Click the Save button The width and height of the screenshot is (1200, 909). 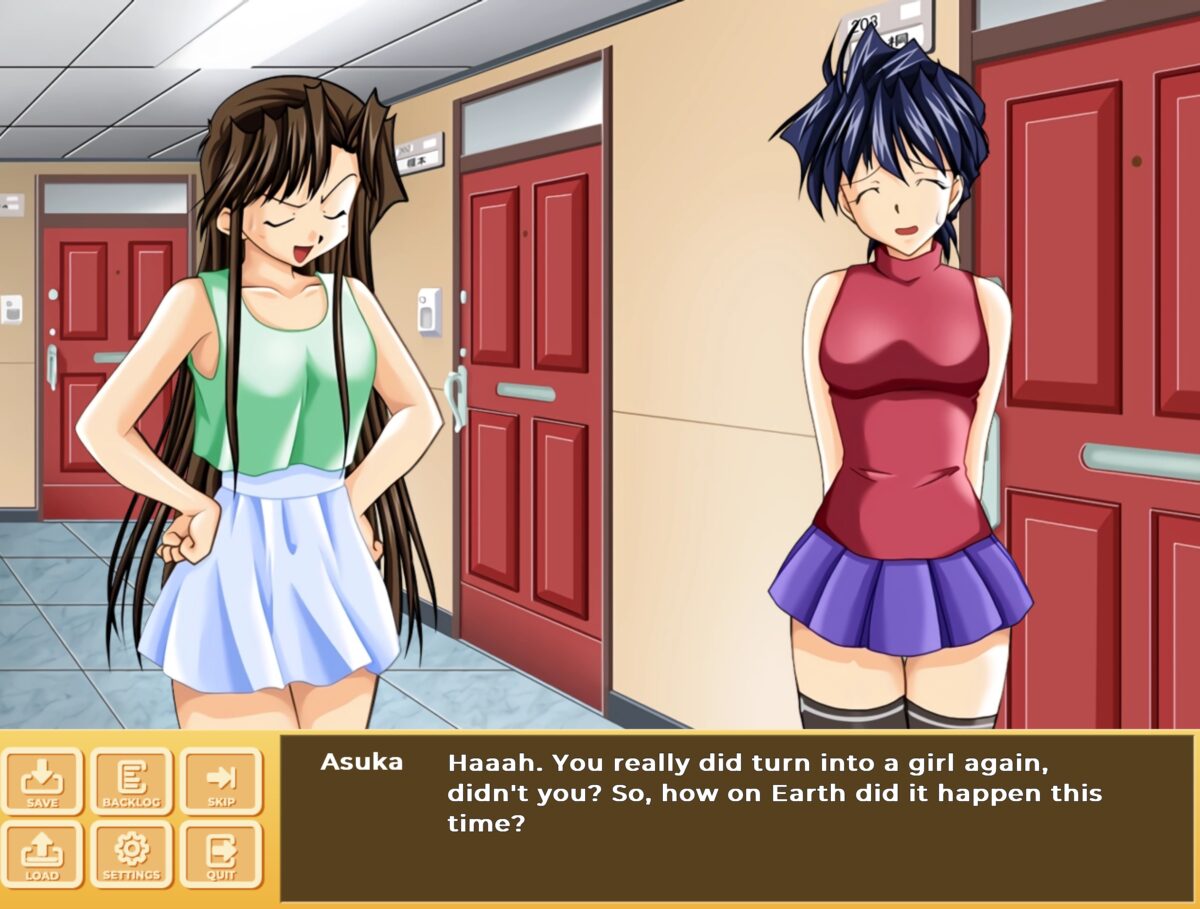pyautogui.click(x=42, y=781)
